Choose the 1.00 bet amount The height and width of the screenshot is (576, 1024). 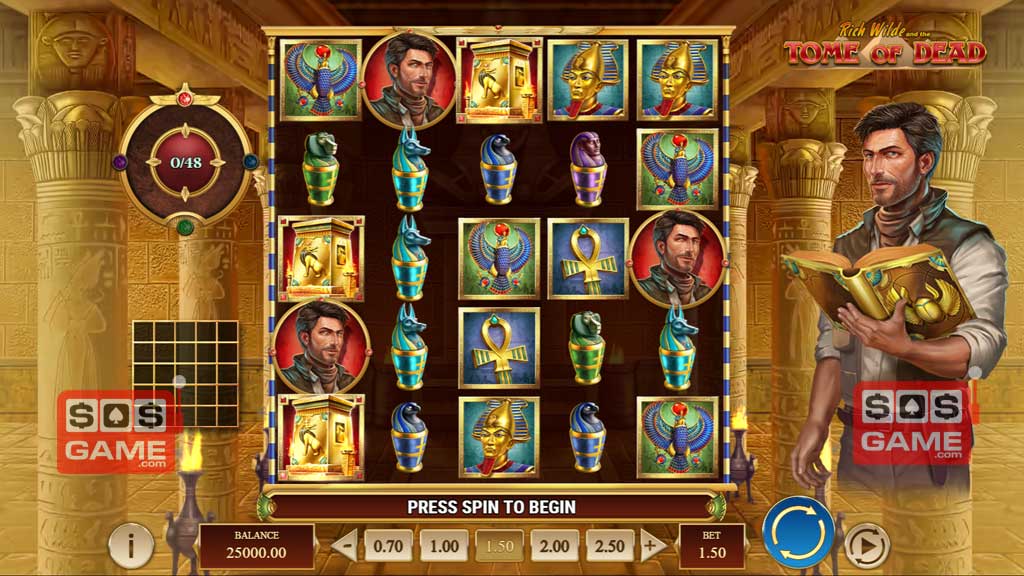tap(443, 546)
